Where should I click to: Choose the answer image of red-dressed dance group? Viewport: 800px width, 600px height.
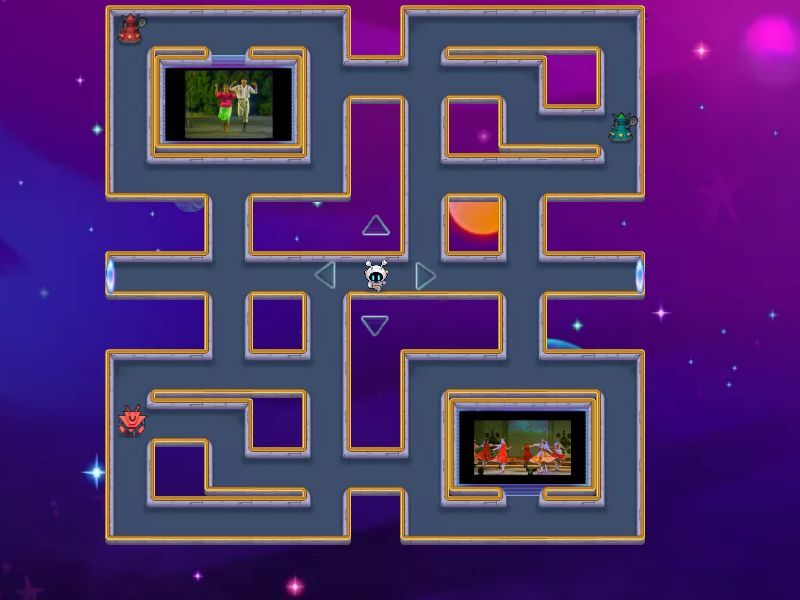522,443
